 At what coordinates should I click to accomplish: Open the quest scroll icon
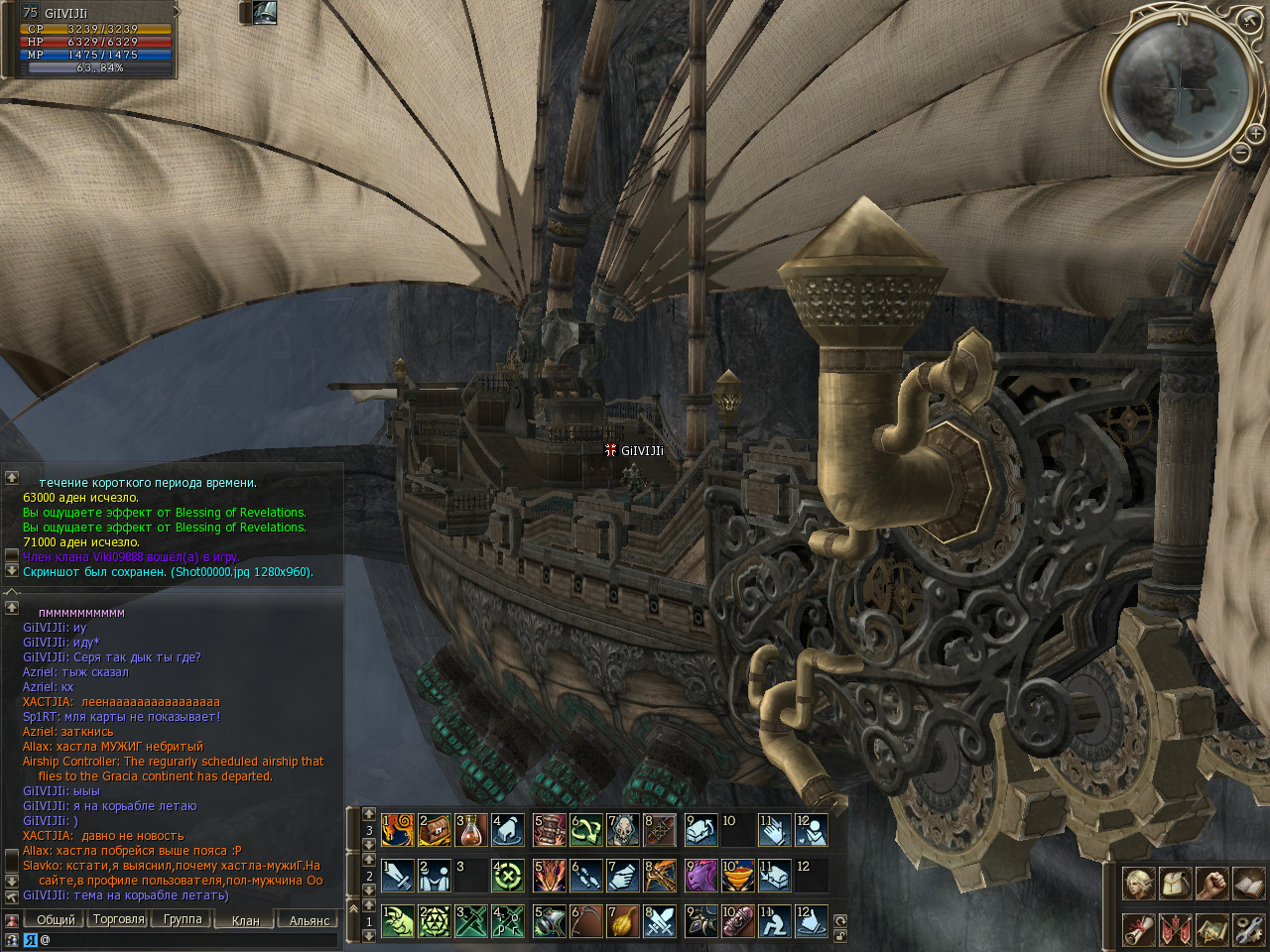pos(1139,929)
